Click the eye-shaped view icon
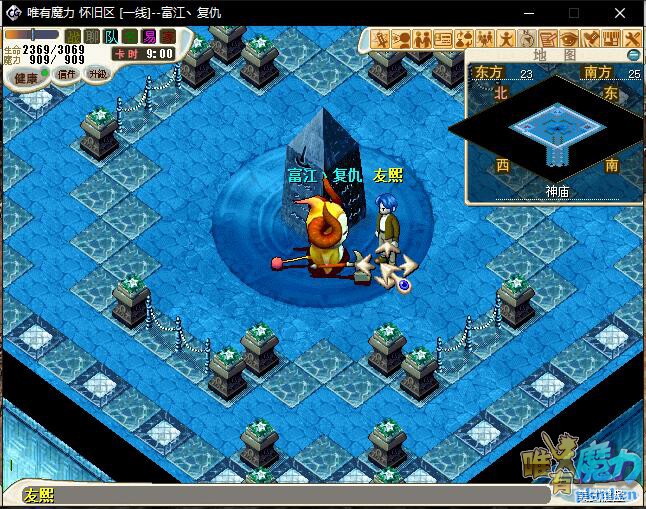The width and height of the screenshot is (646, 509). [x=570, y=39]
